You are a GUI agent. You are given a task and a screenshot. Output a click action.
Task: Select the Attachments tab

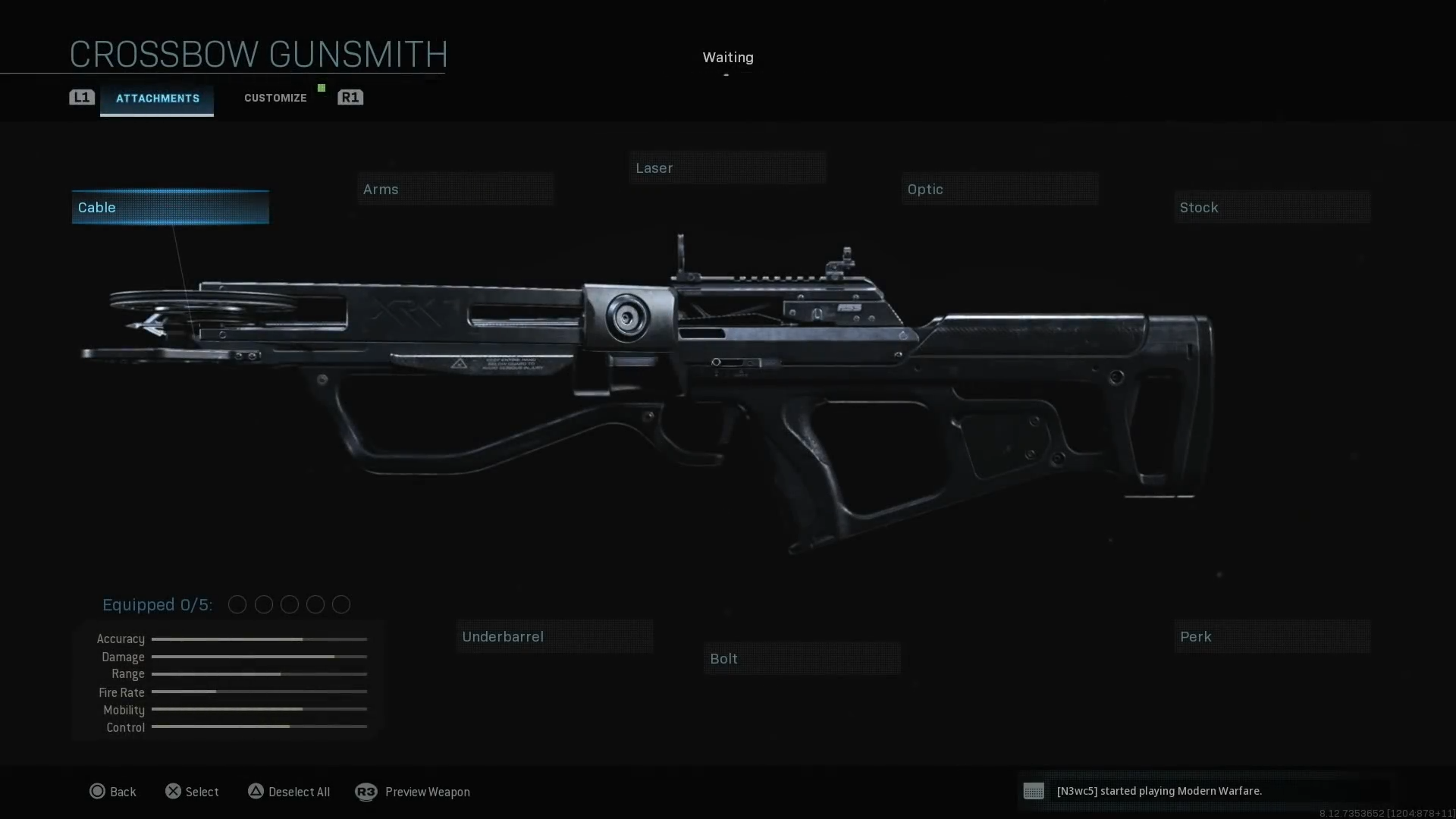[156, 98]
